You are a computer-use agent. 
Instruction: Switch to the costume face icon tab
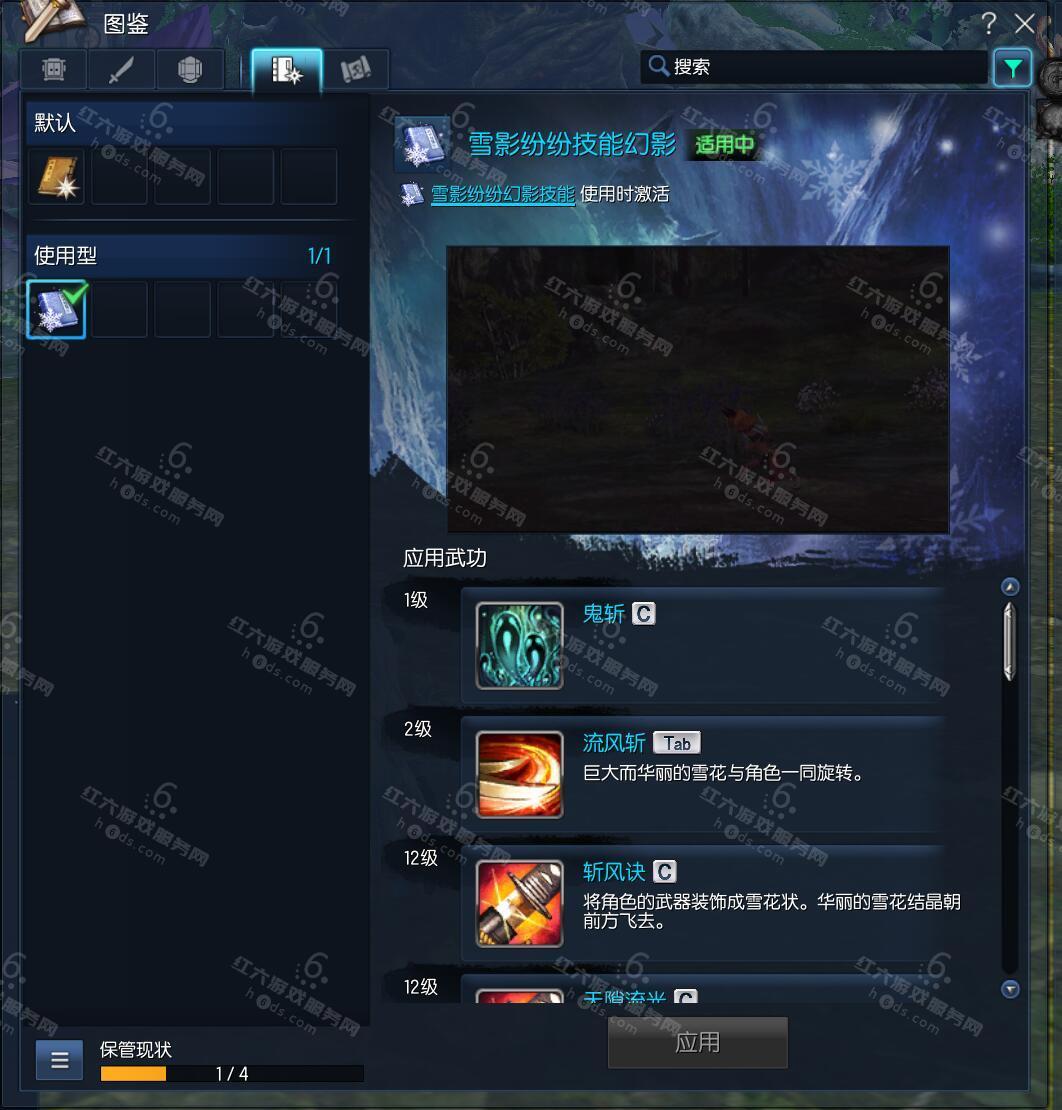54,69
